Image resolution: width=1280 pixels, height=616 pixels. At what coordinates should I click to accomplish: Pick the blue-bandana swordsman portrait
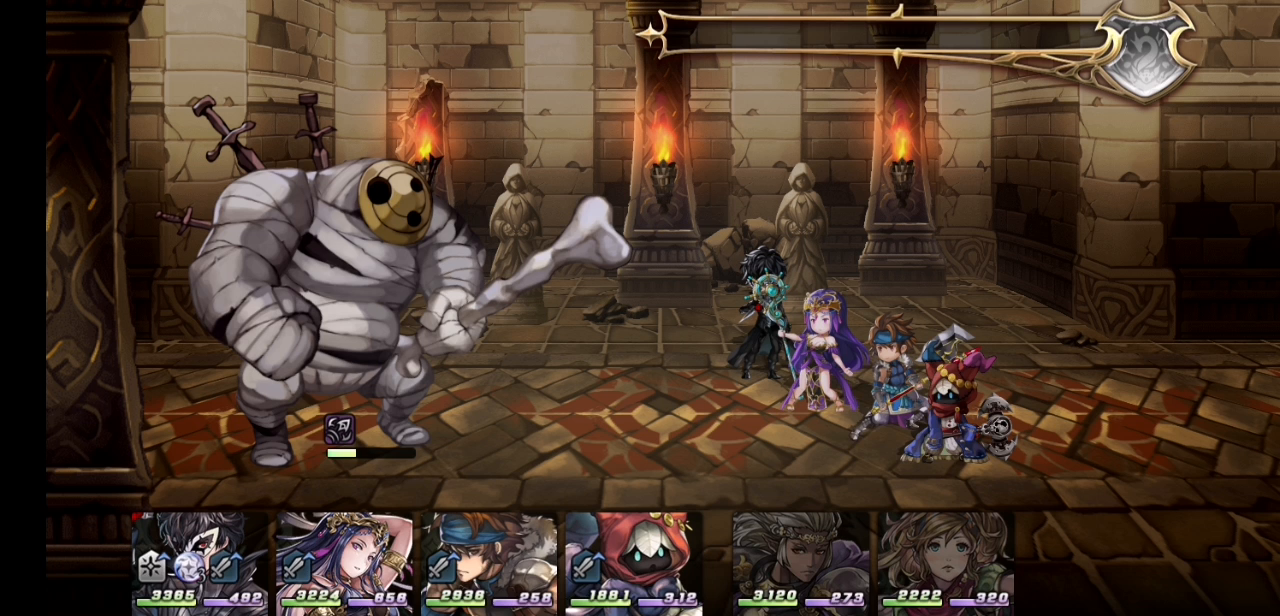[x=489, y=560]
